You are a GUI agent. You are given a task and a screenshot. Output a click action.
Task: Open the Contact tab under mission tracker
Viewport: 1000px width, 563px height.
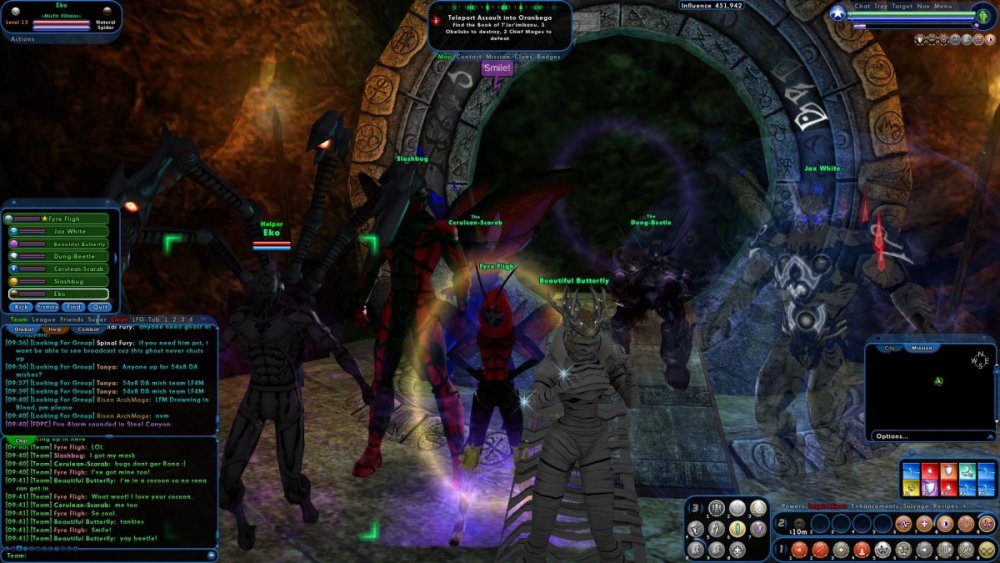tap(469, 57)
